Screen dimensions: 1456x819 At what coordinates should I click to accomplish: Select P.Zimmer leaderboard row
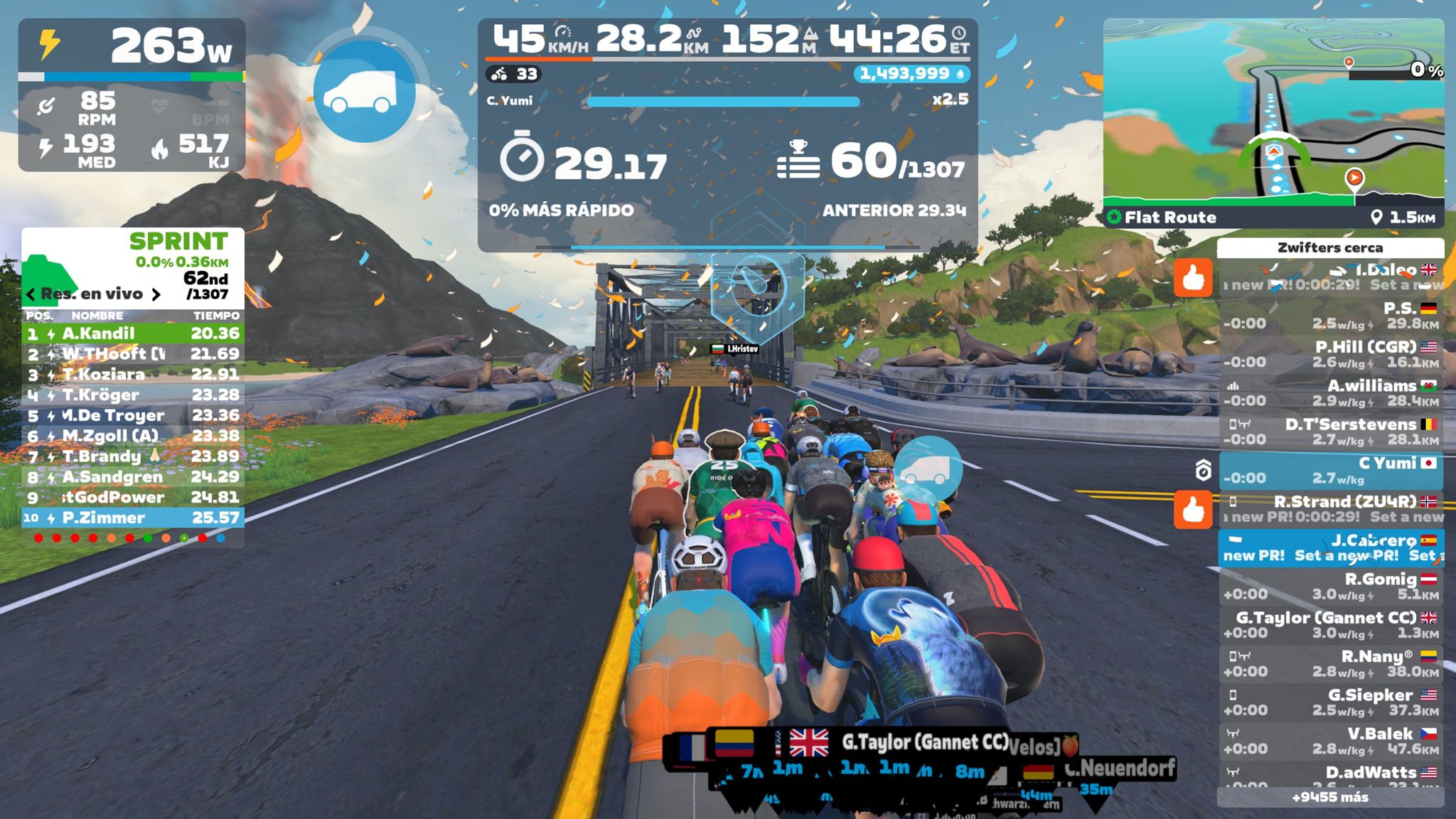133,518
